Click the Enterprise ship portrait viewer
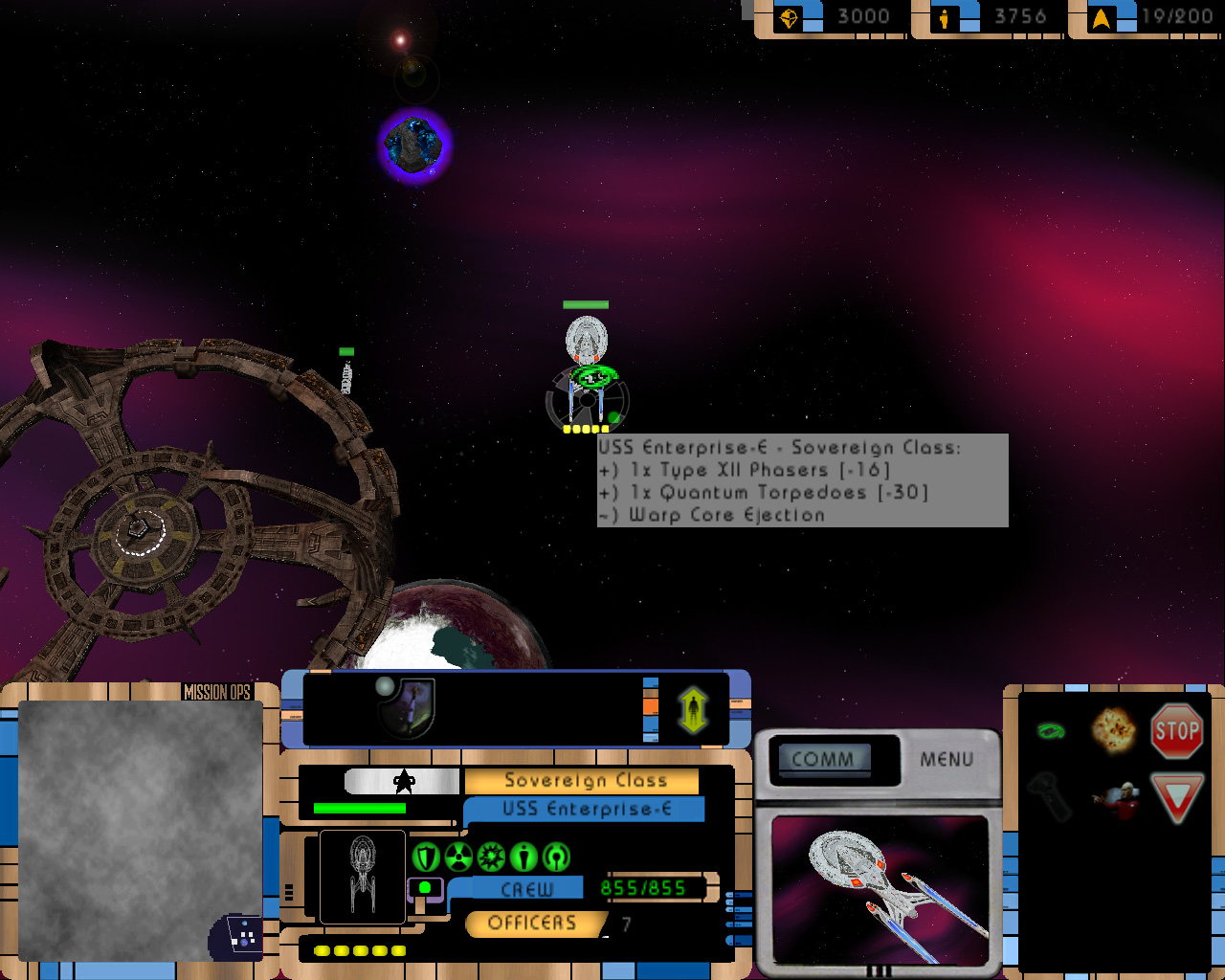 click(x=880, y=888)
